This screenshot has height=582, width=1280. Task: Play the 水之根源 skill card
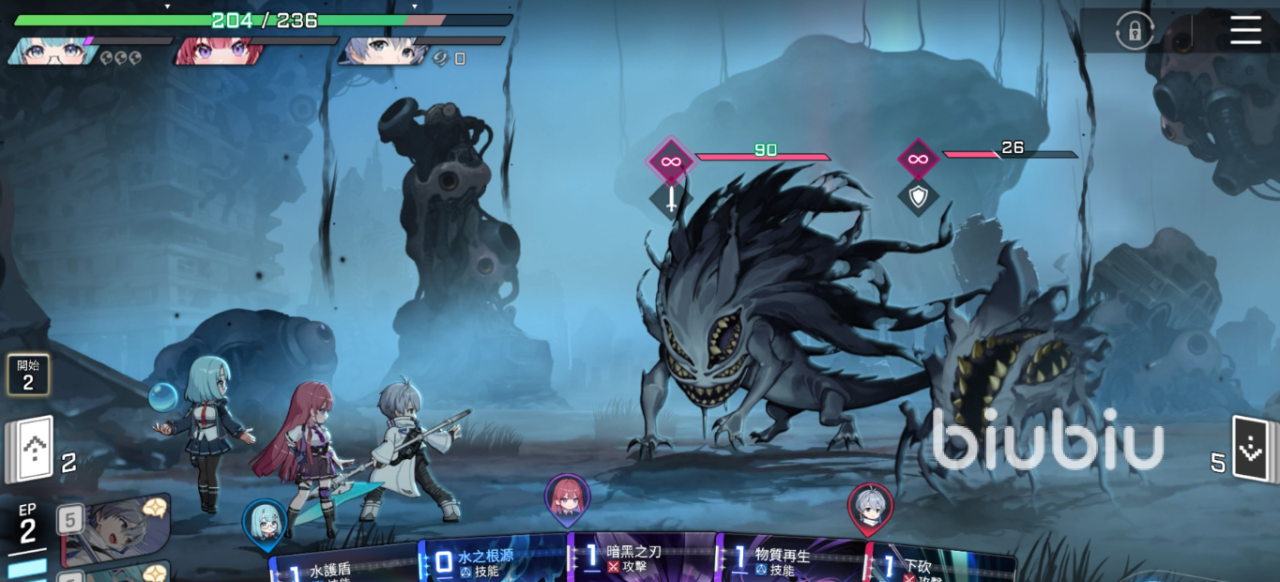492,561
